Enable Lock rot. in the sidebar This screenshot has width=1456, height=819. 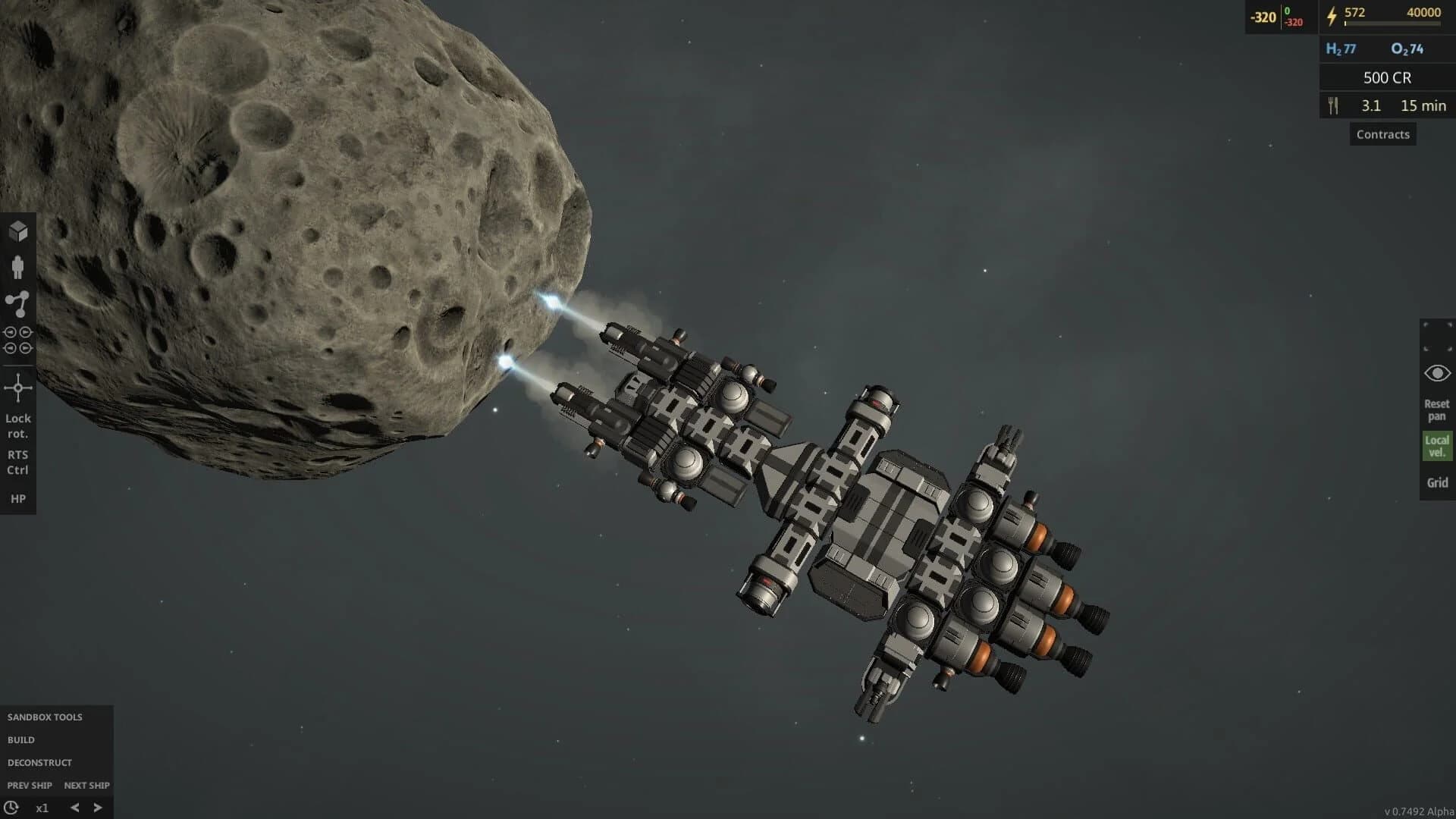(18, 425)
